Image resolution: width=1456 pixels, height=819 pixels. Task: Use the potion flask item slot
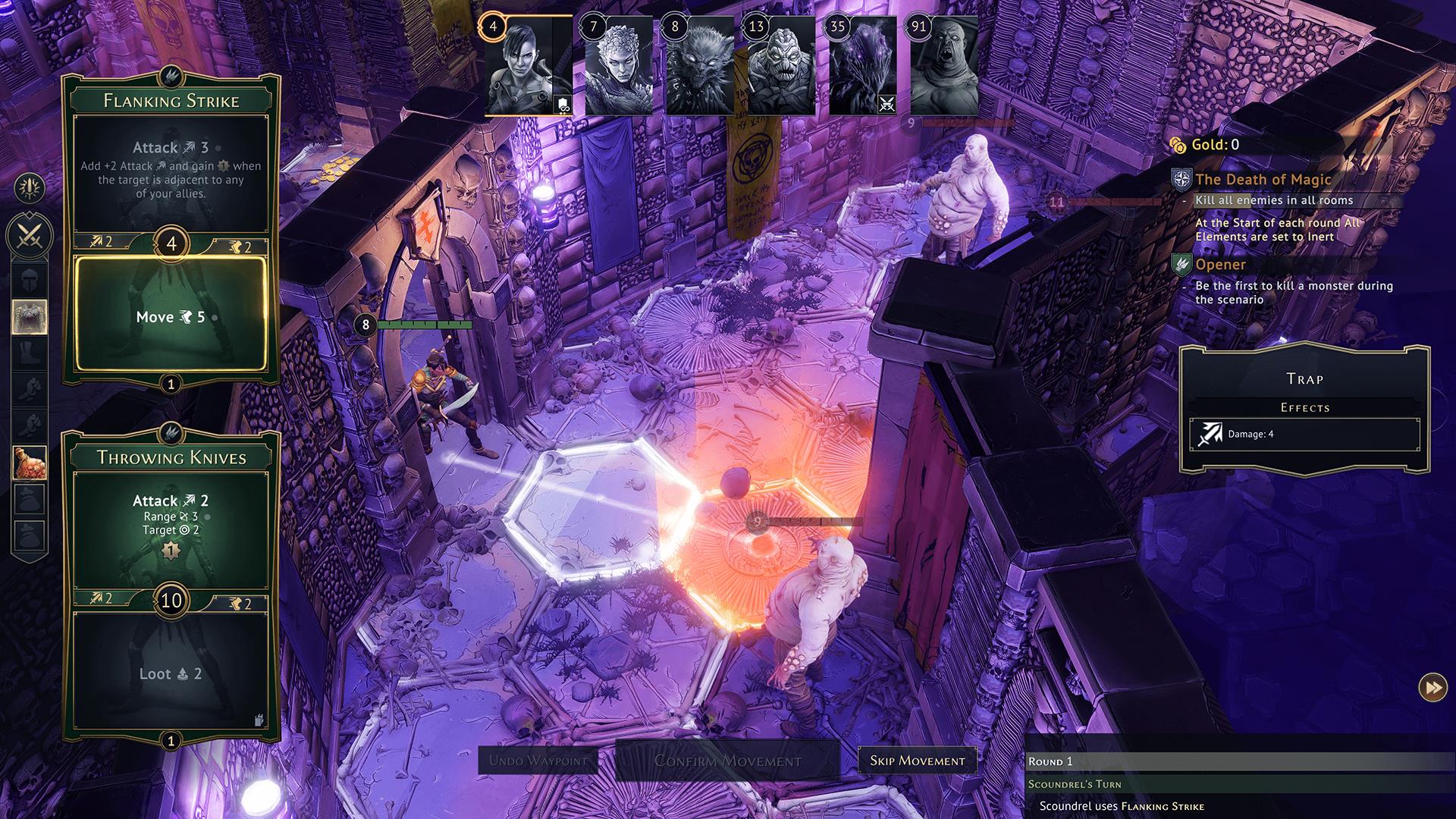[30, 462]
